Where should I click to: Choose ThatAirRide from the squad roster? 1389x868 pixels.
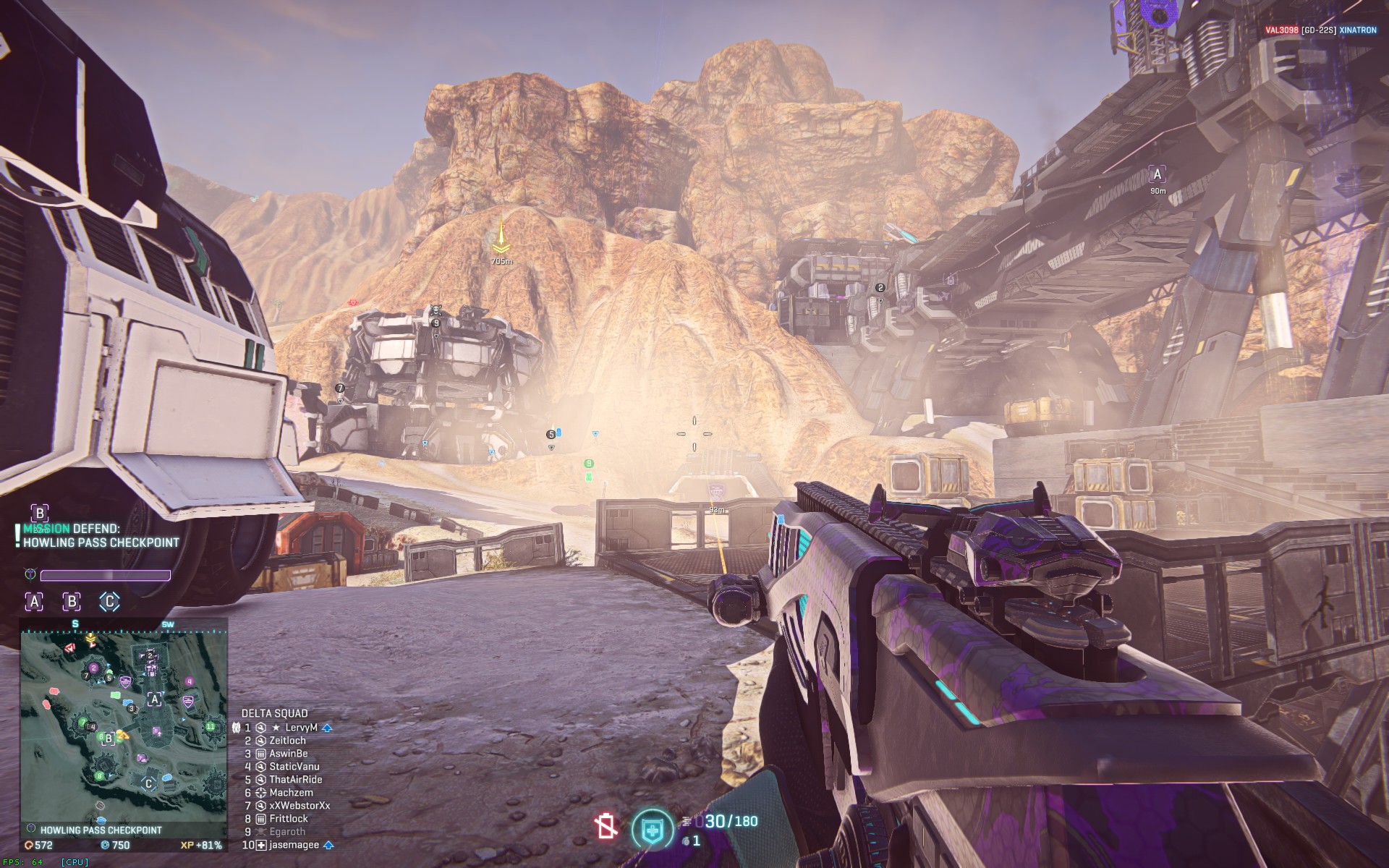pos(295,780)
